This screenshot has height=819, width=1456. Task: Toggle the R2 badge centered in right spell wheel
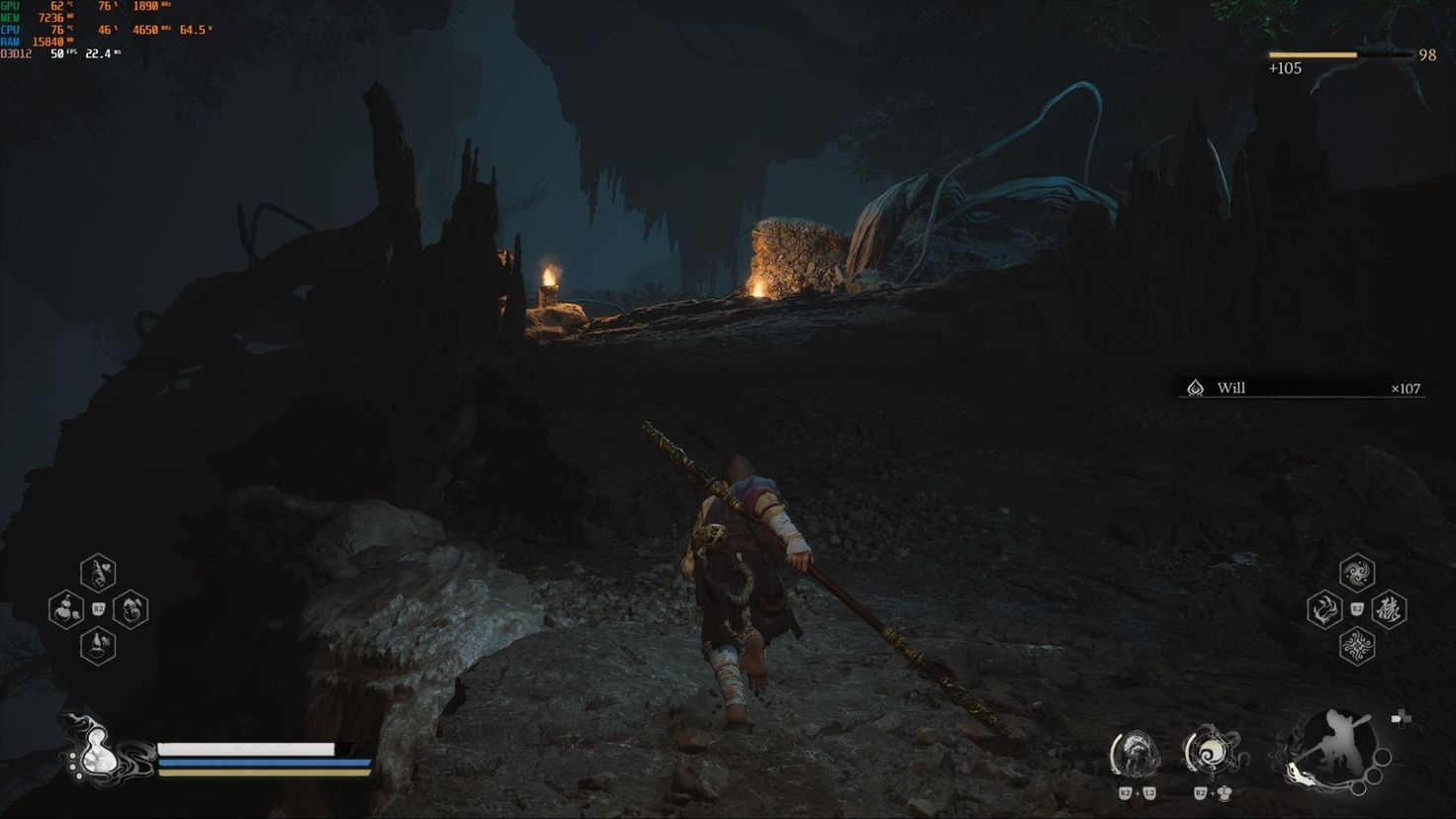pos(1356,607)
